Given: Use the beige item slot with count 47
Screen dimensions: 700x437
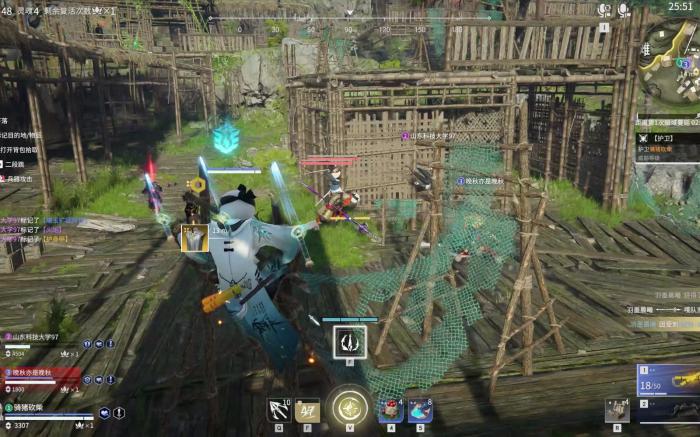Looking at the screenshot, I should (x=307, y=409).
